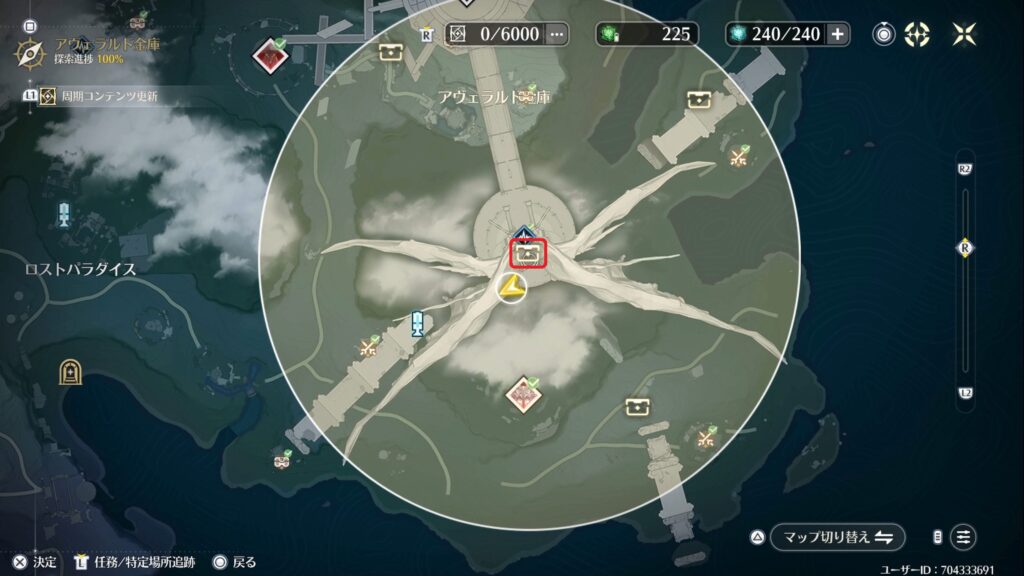Screen dimensions: 1024x576
Task: Choose the teal teleport beacon inside the circle
Action: click(x=418, y=323)
